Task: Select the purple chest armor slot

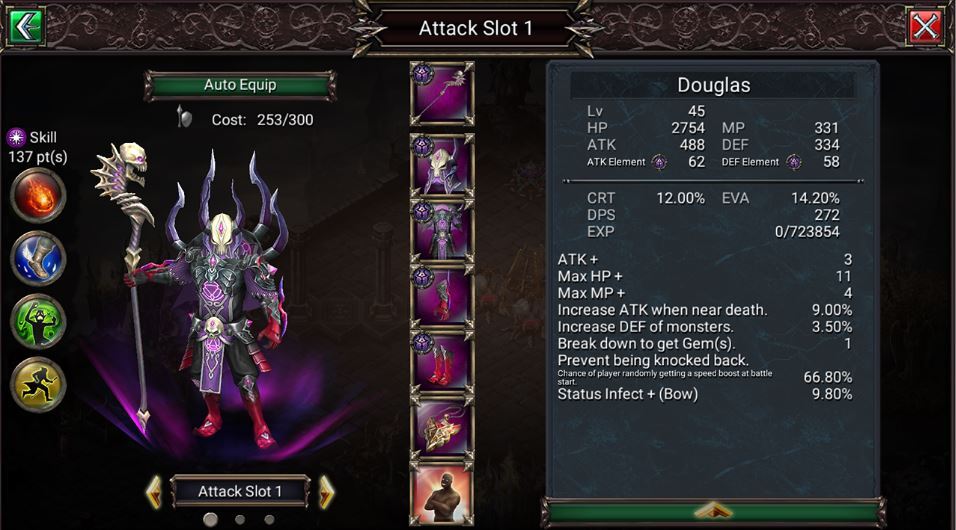Action: [x=442, y=229]
